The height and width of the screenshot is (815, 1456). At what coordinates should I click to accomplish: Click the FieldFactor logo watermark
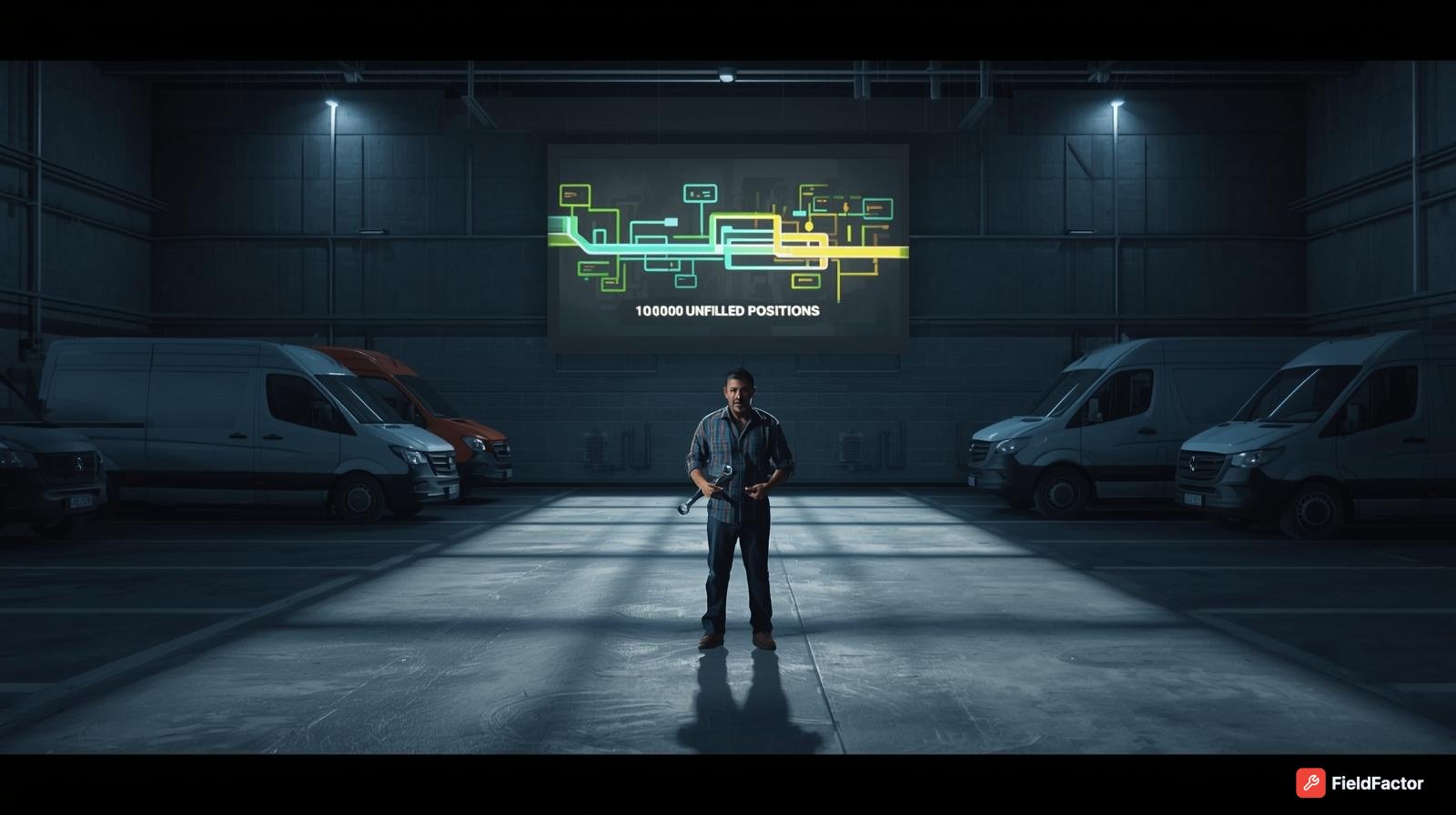(1360, 783)
